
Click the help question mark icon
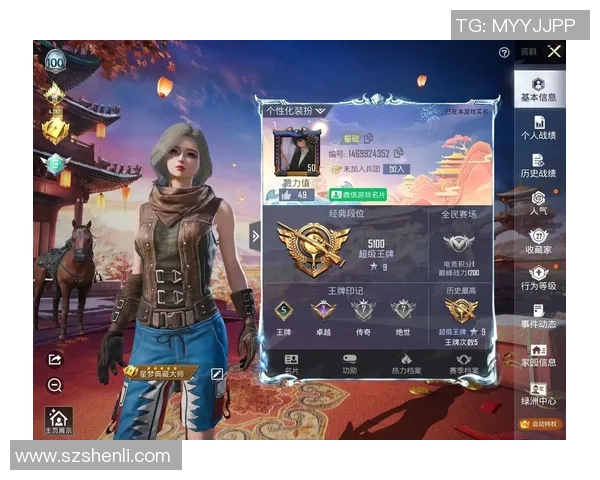[504, 52]
